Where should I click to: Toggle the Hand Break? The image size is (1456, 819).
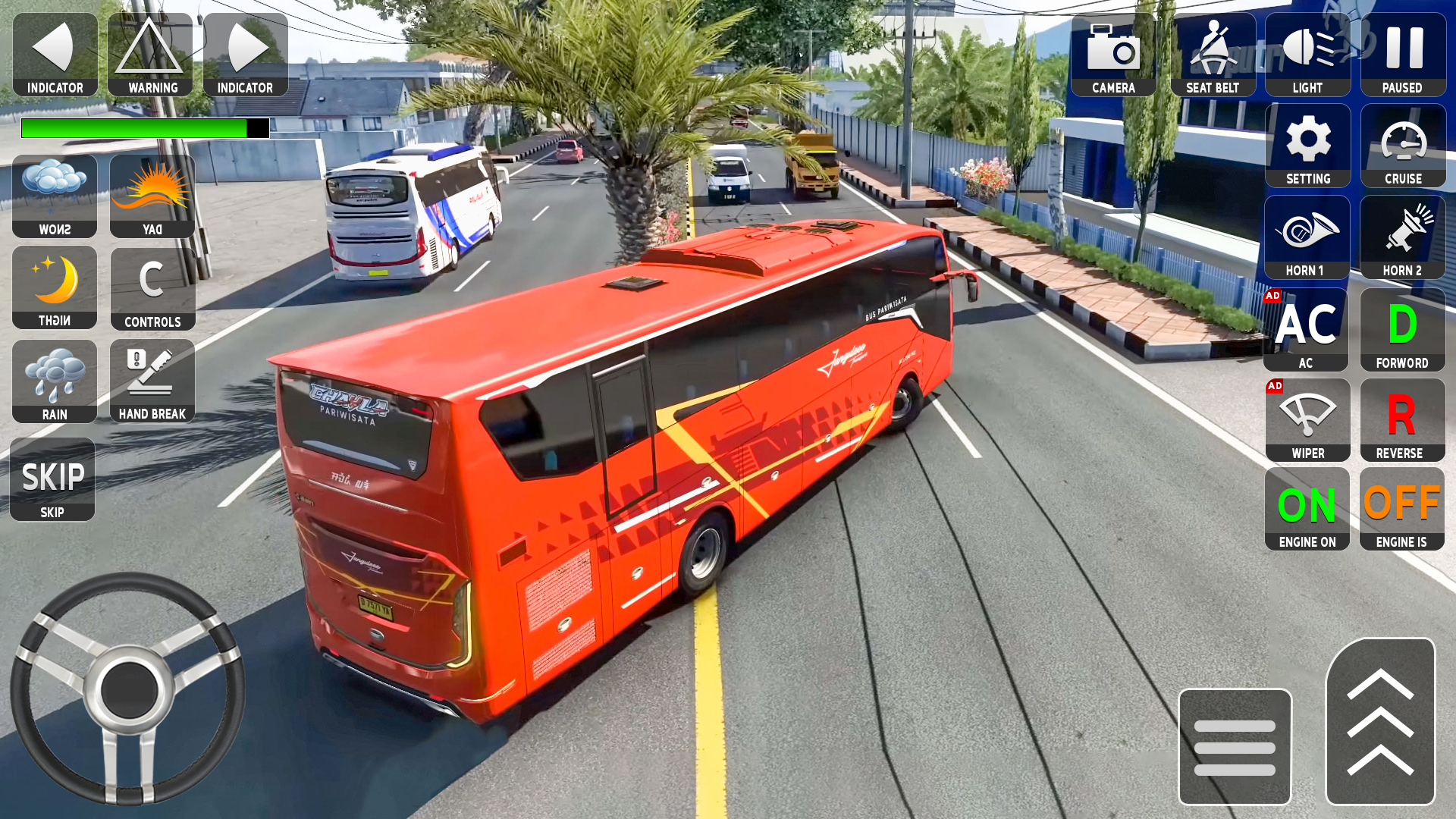(x=152, y=379)
